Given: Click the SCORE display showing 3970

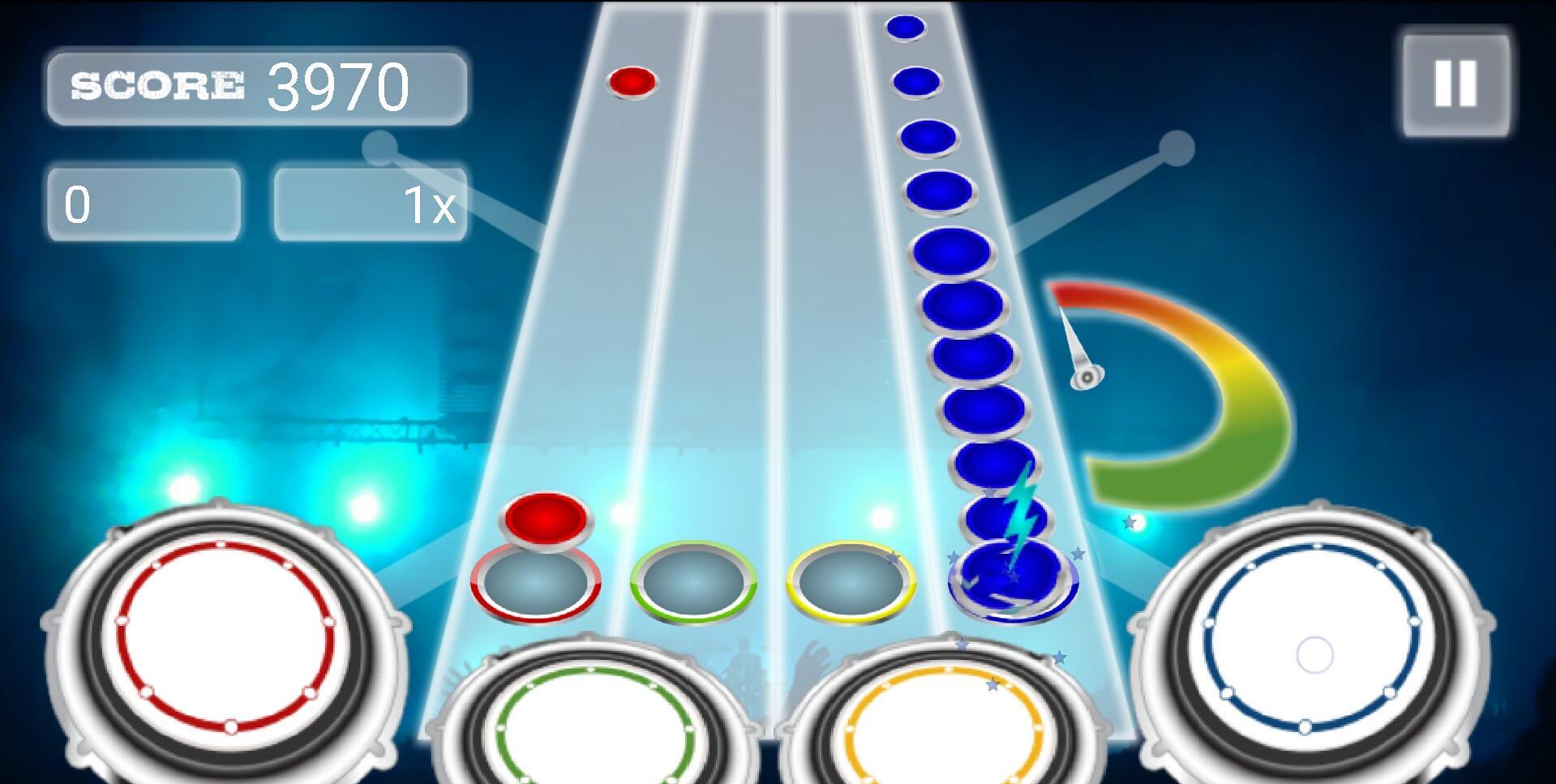Looking at the screenshot, I should point(259,89).
